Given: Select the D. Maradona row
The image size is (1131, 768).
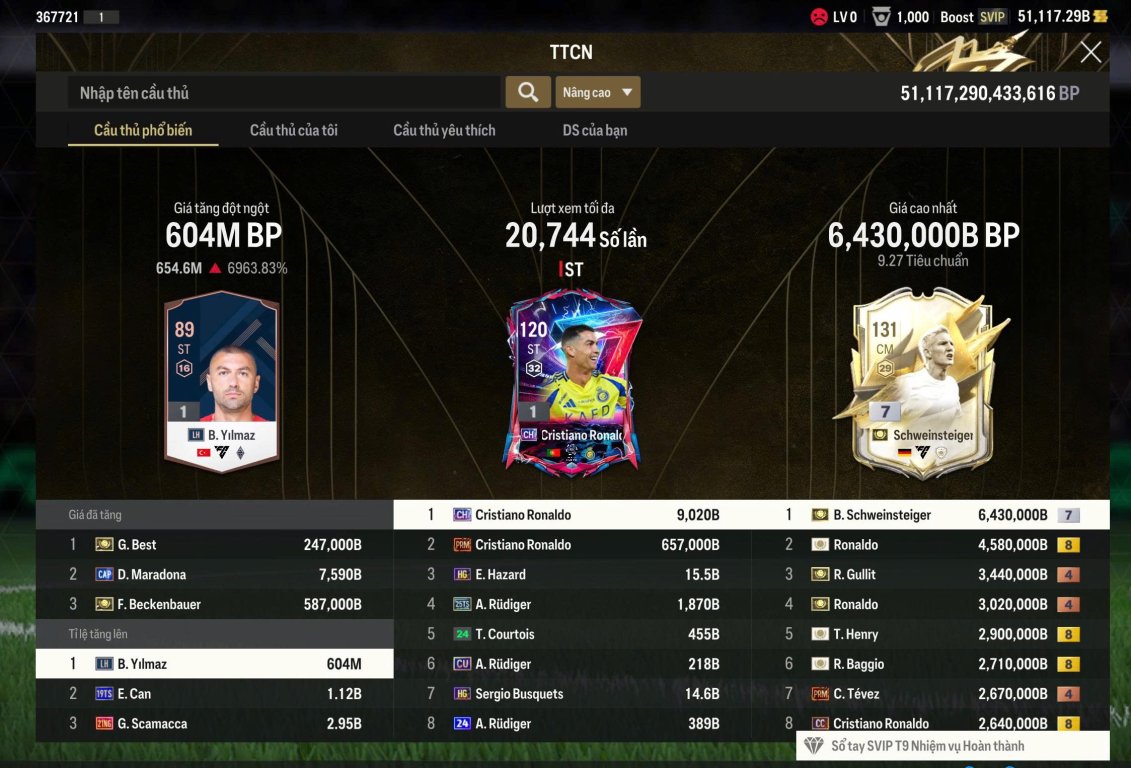Looking at the screenshot, I should (x=215, y=575).
